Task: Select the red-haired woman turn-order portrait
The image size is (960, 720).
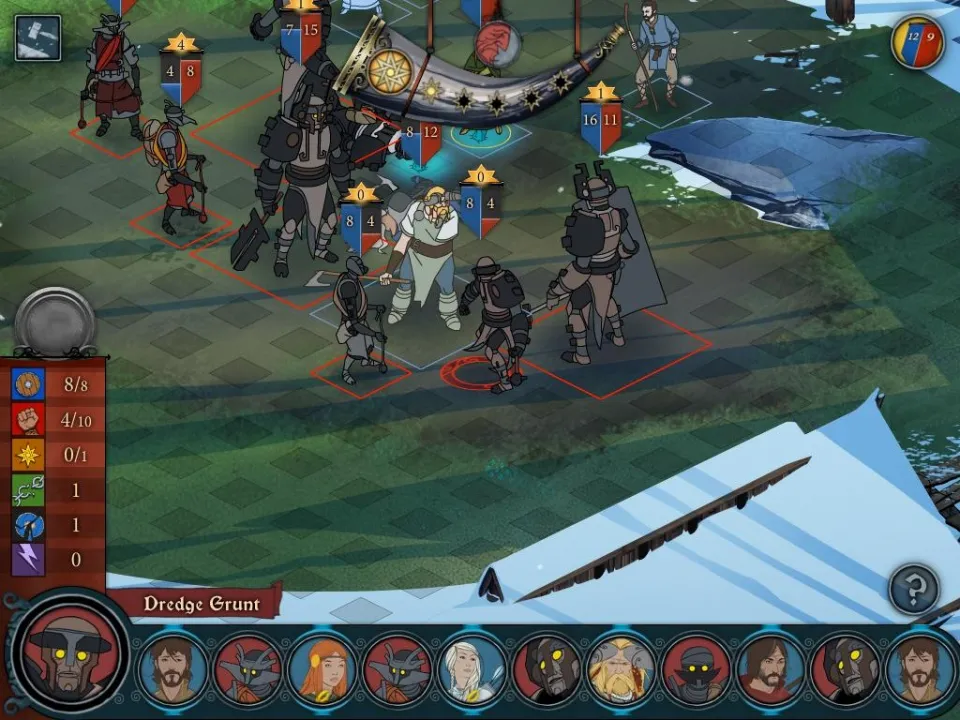Action: [x=322, y=669]
